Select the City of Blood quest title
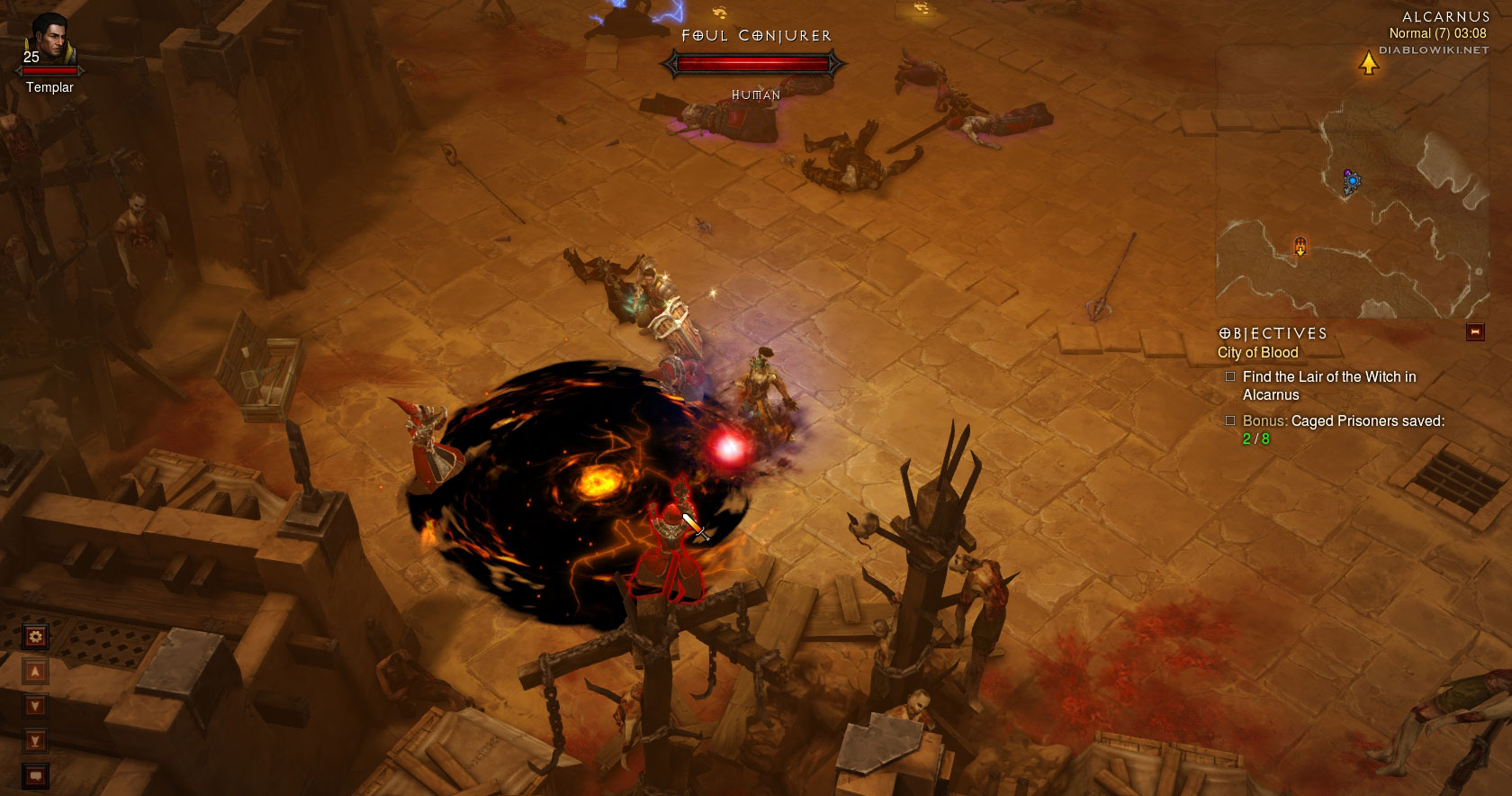The width and height of the screenshot is (1512, 796). click(x=1257, y=353)
